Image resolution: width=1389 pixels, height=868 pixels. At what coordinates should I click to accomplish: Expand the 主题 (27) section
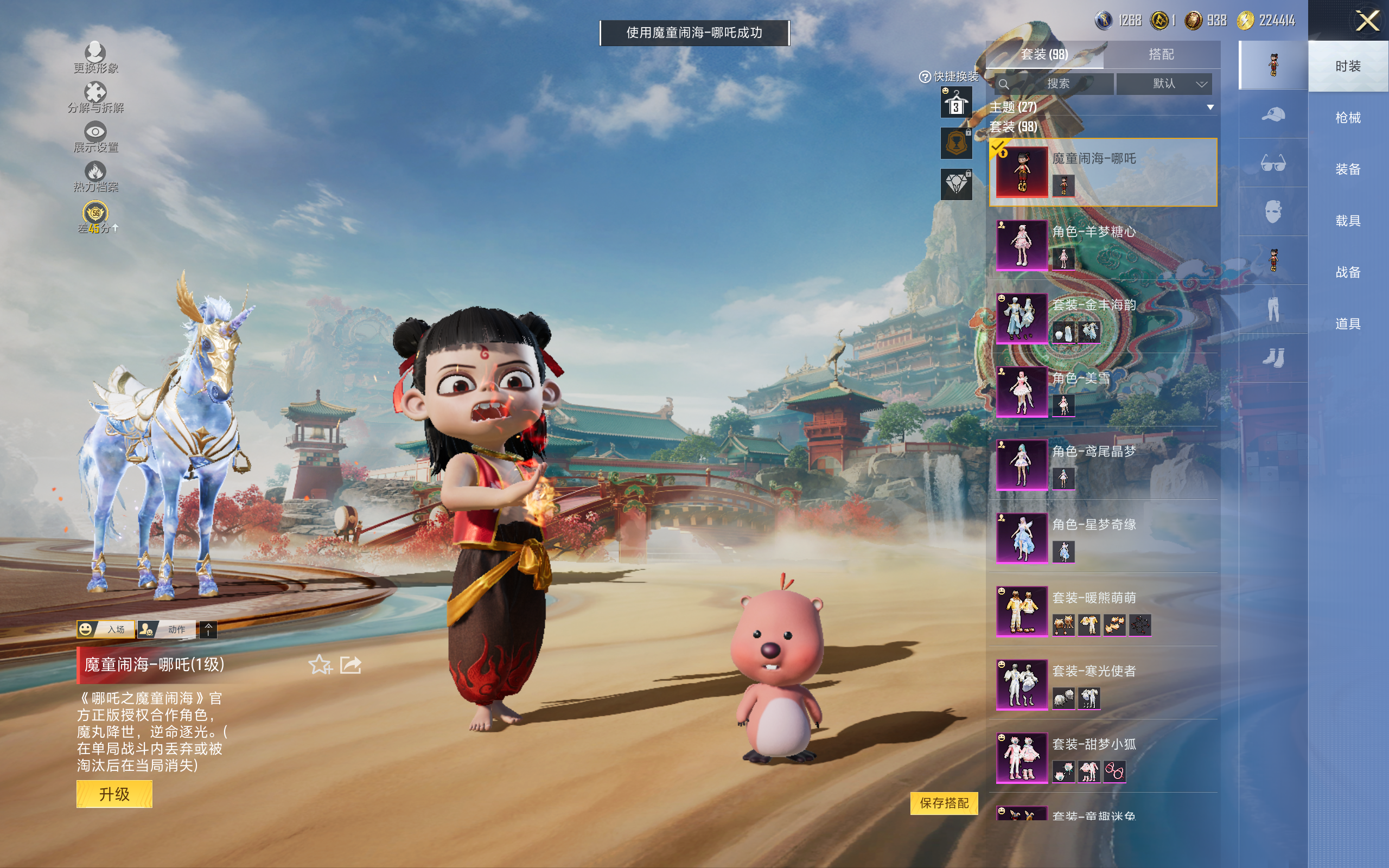click(x=1210, y=107)
